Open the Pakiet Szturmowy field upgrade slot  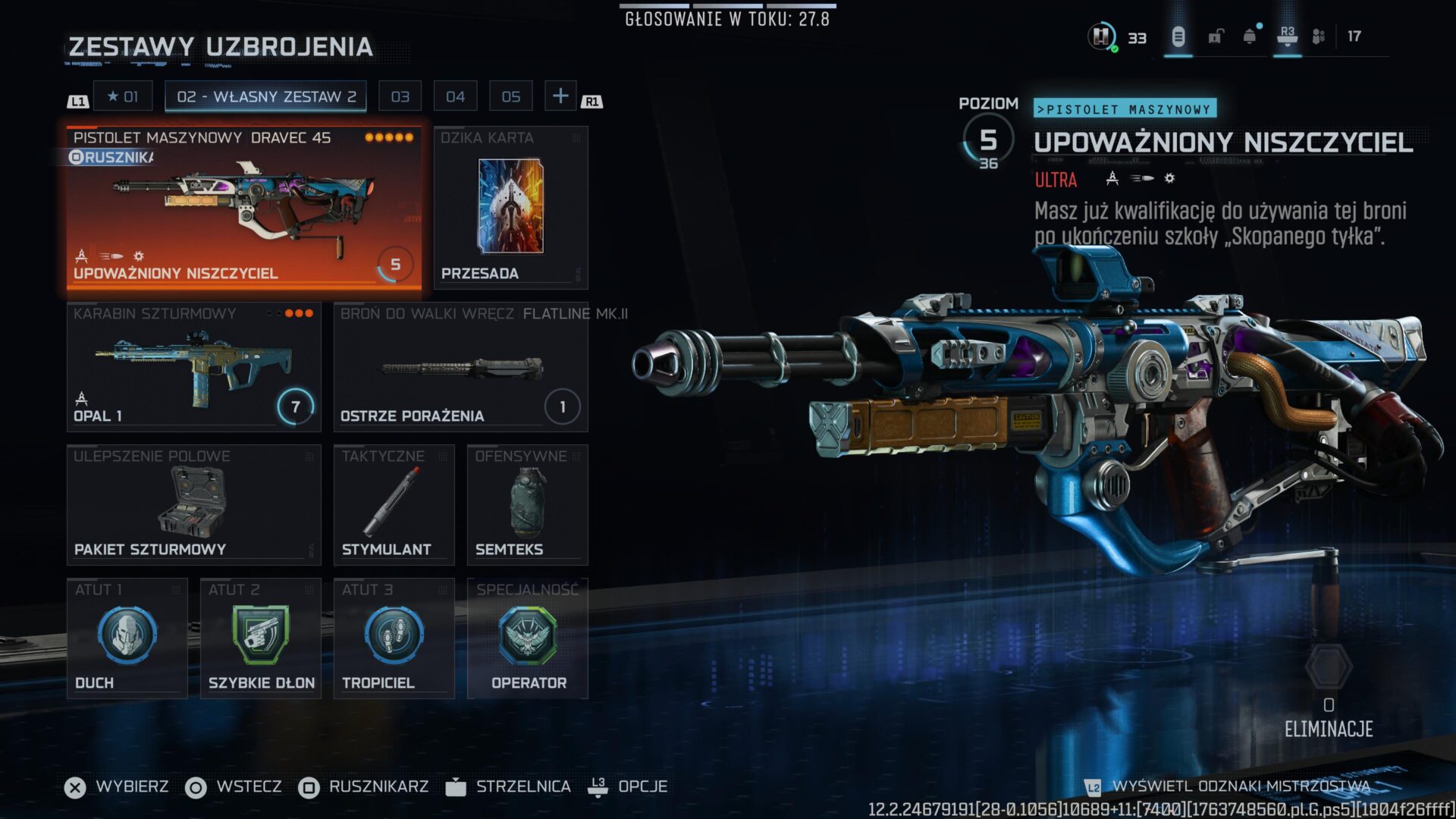(193, 505)
